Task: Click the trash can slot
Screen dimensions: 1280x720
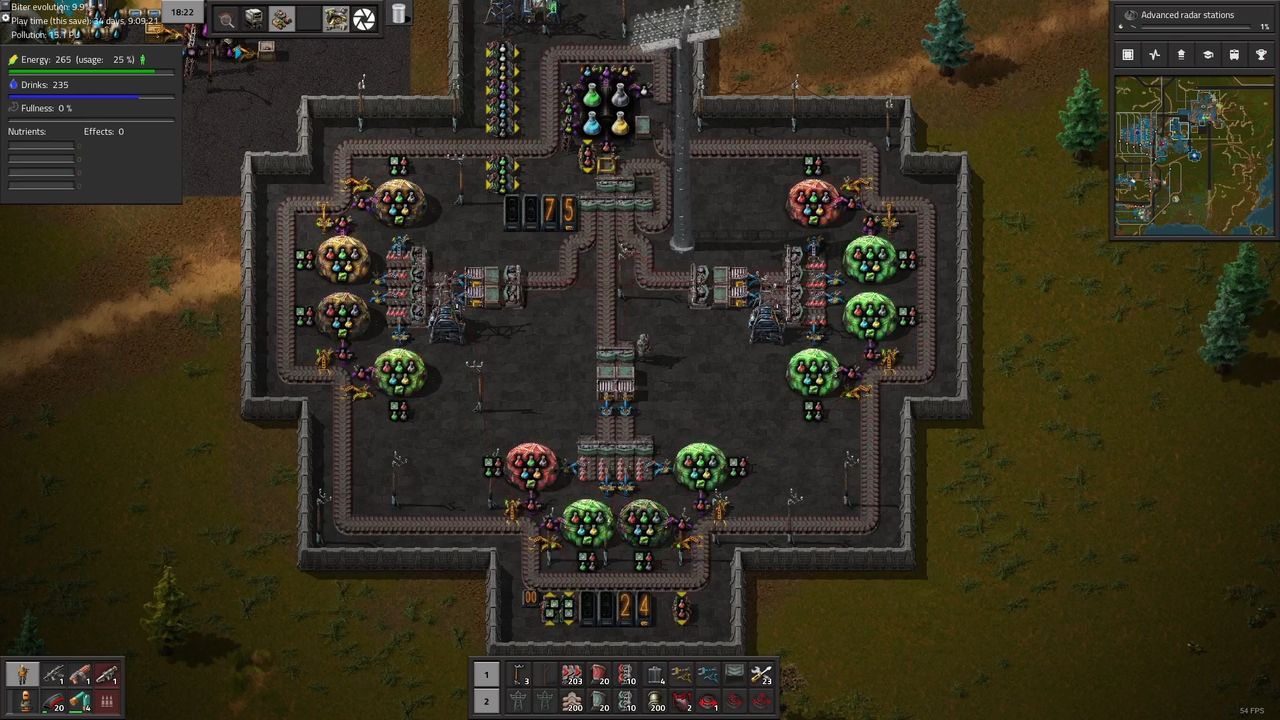Action: click(398, 14)
